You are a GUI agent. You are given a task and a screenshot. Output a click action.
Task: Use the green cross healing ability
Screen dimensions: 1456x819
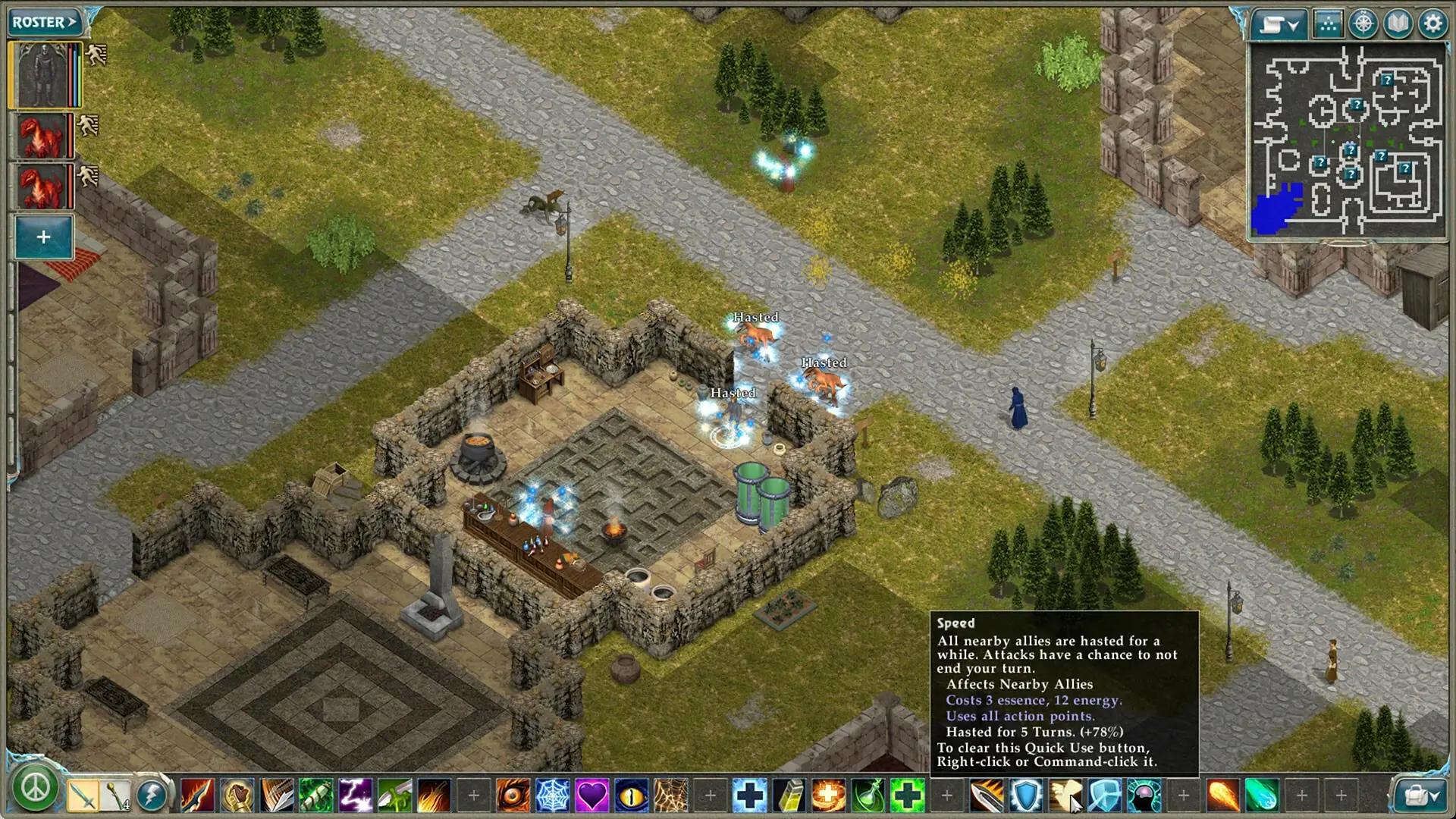[x=907, y=795]
